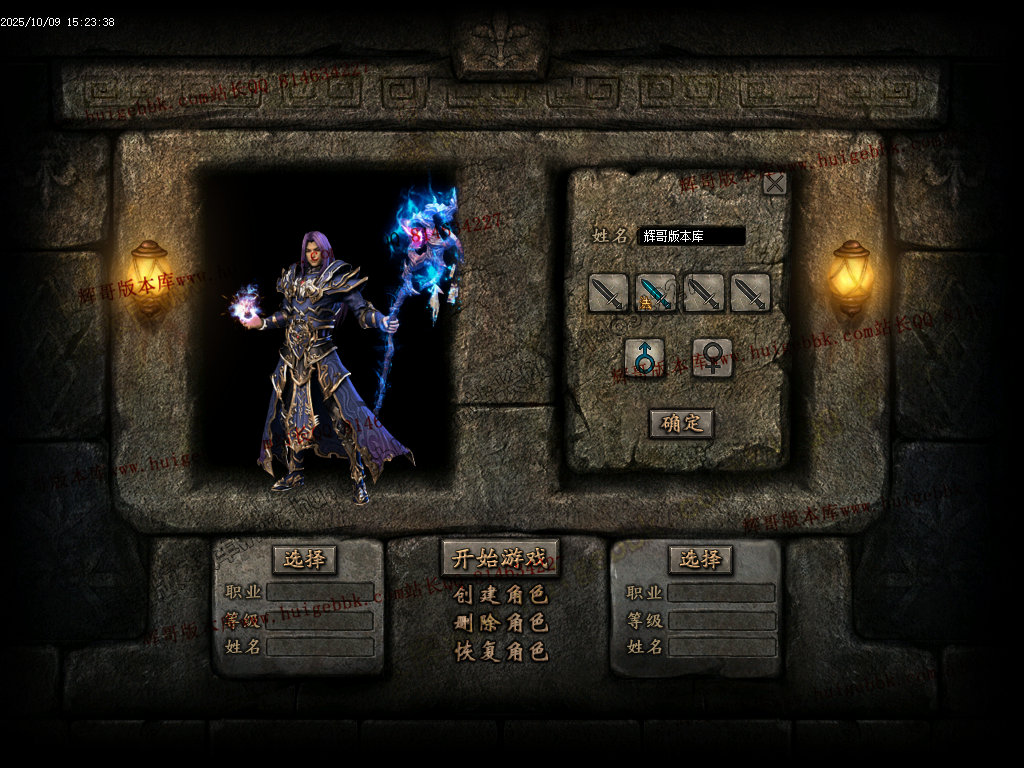Viewport: 1024px width, 768px height.
Task: Click the 开始游戏 start game button
Action: coord(500,558)
